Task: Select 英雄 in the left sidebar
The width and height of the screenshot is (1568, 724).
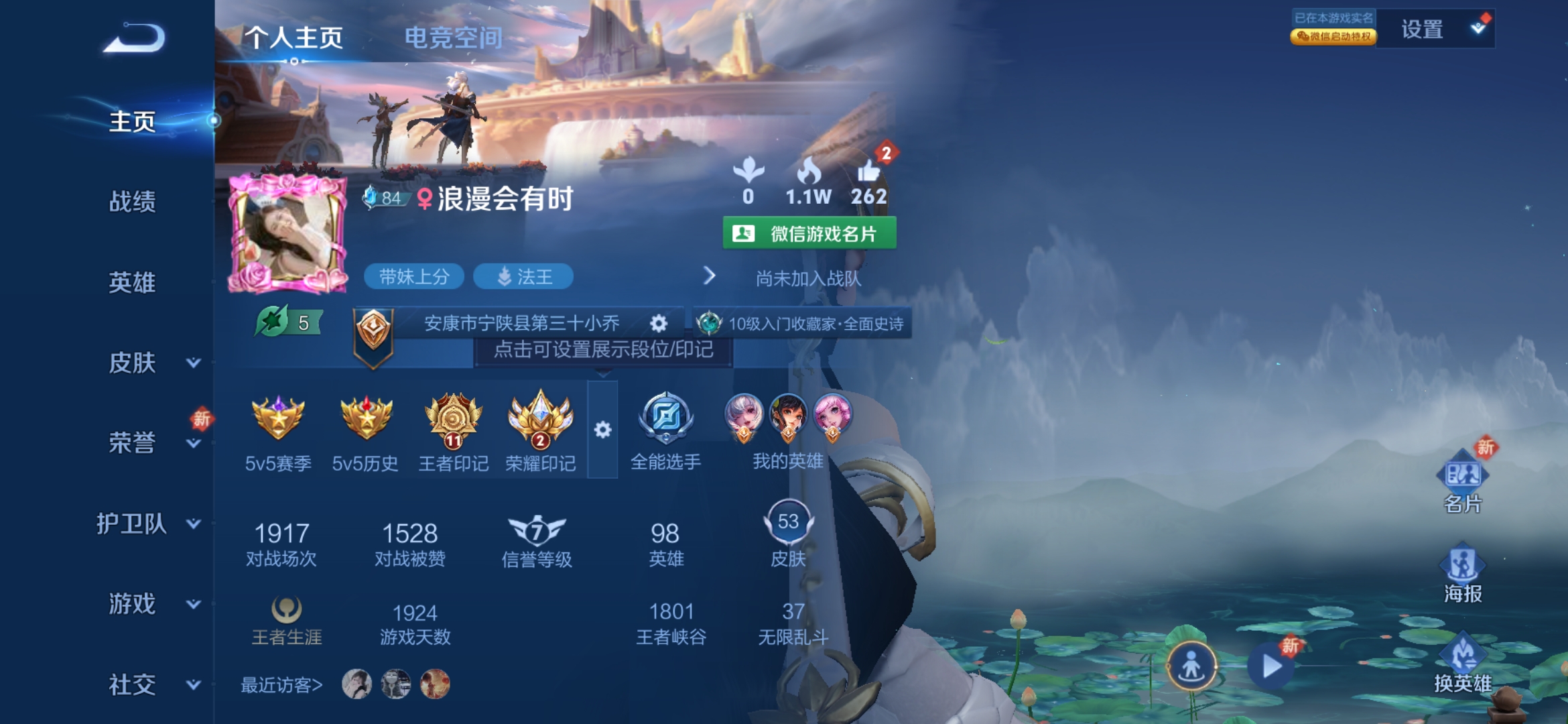Action: (132, 282)
